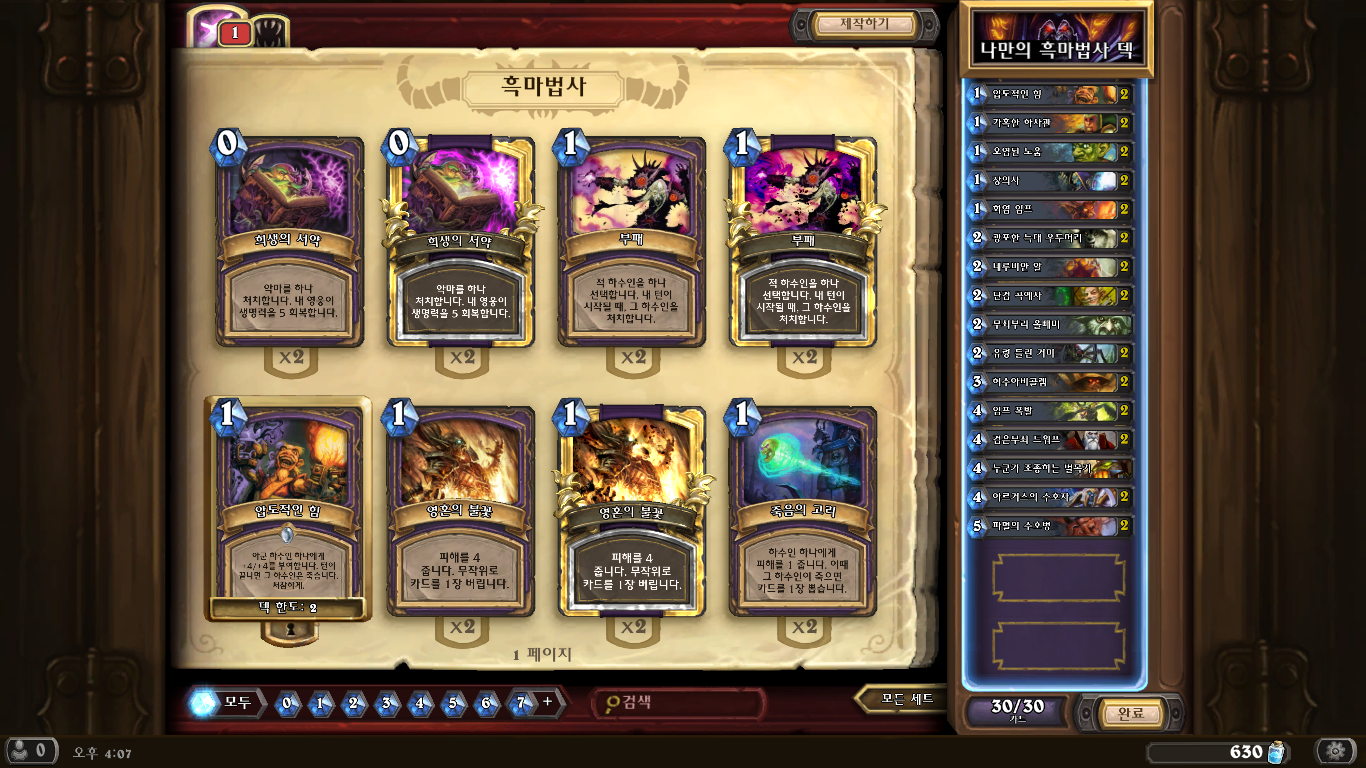Open the friends list icon
The width and height of the screenshot is (1366, 768).
point(28,751)
